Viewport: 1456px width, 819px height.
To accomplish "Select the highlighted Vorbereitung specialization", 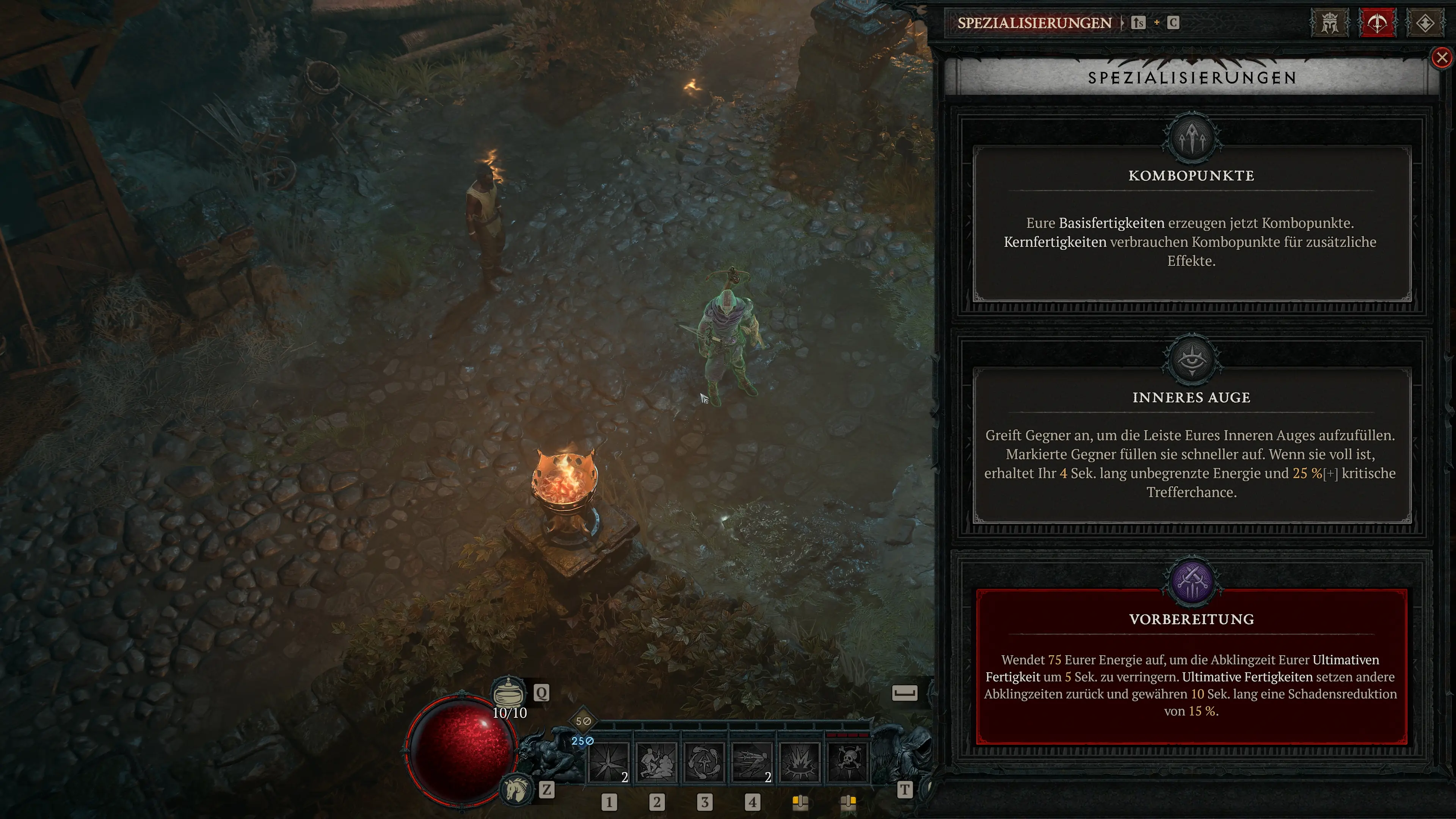I will 1191,667.
